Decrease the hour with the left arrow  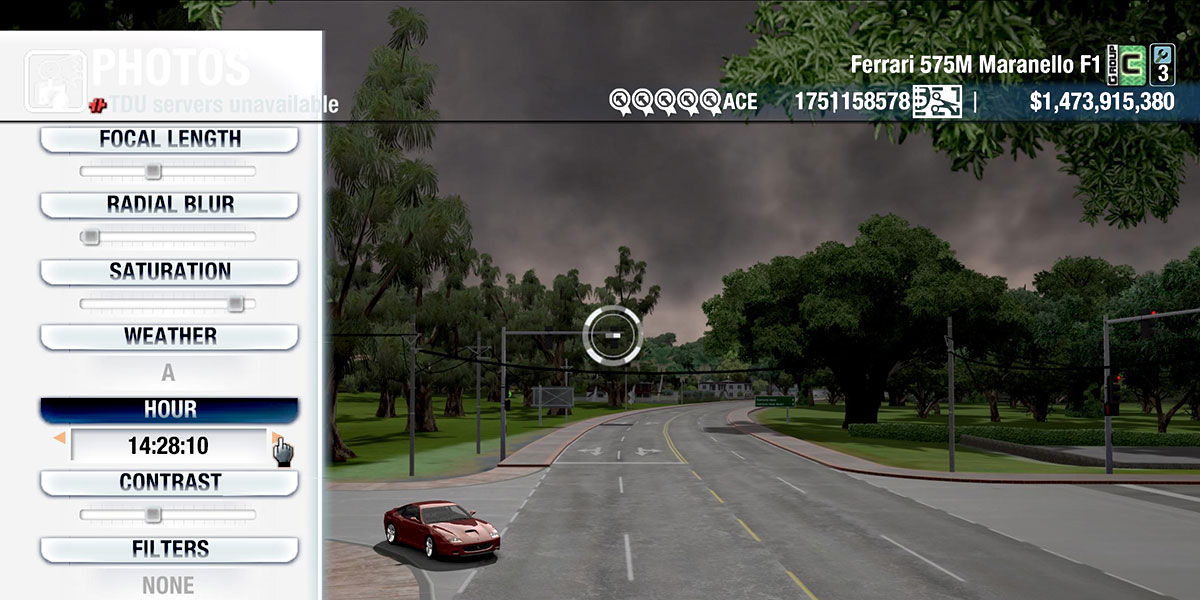pos(60,438)
